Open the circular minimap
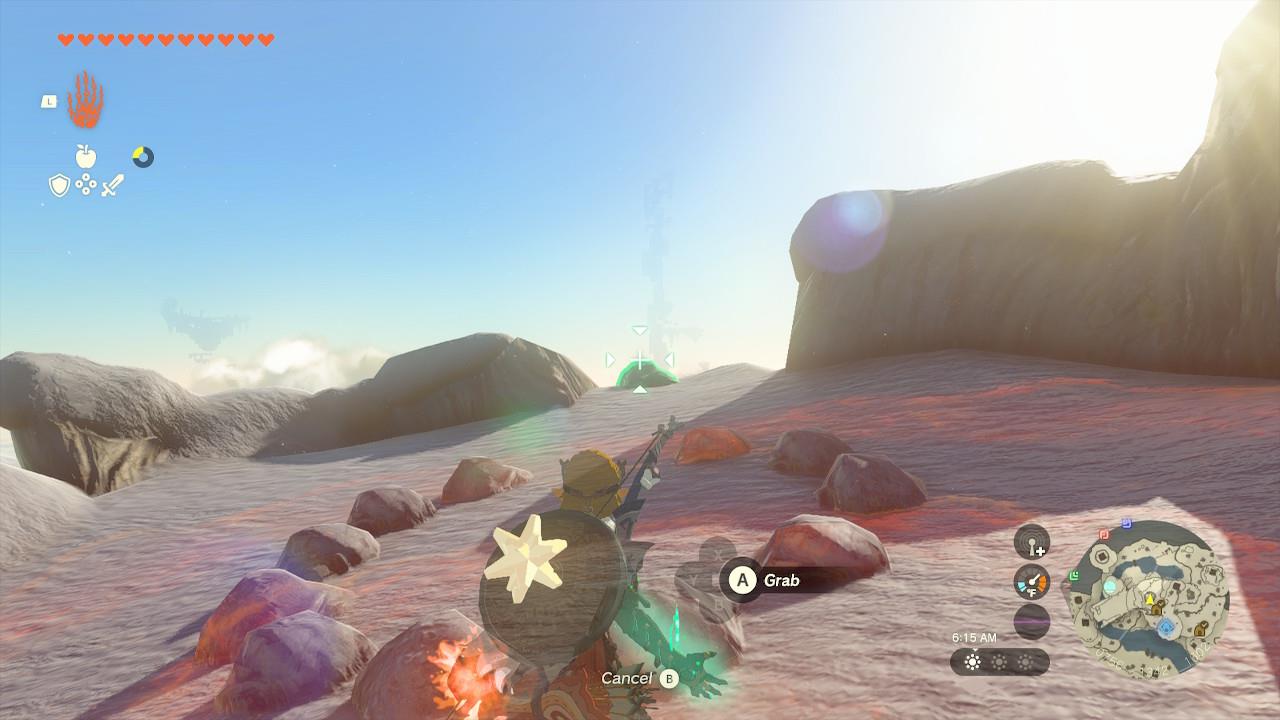 [1150, 599]
